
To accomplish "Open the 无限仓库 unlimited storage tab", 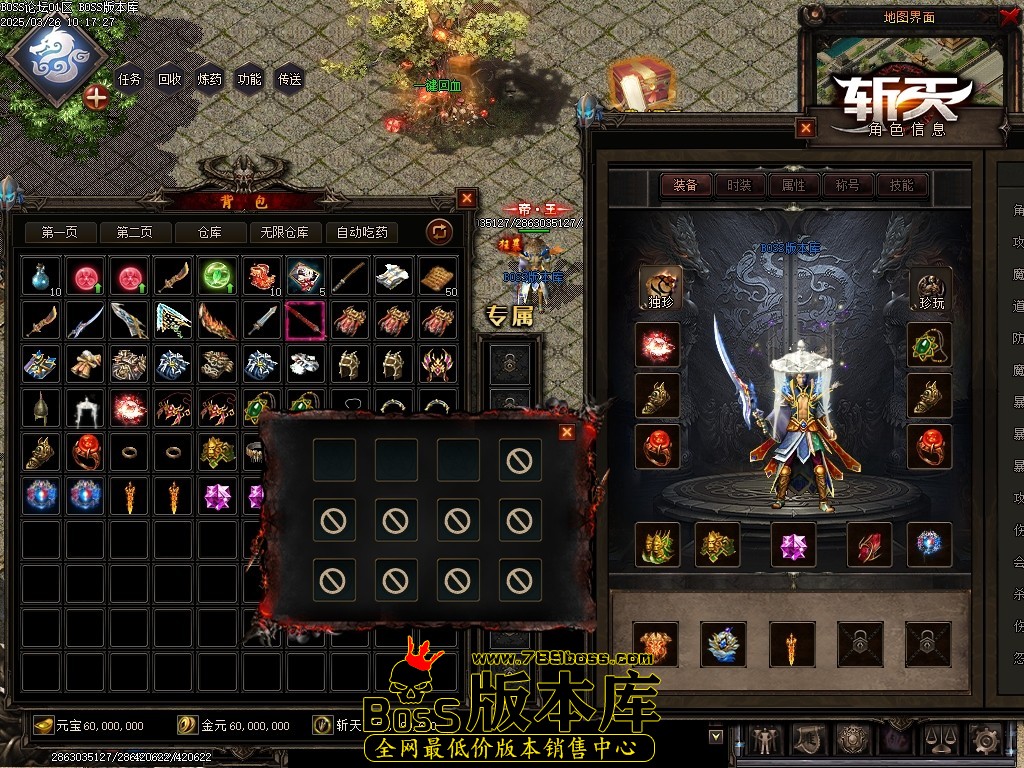I will click(x=285, y=232).
